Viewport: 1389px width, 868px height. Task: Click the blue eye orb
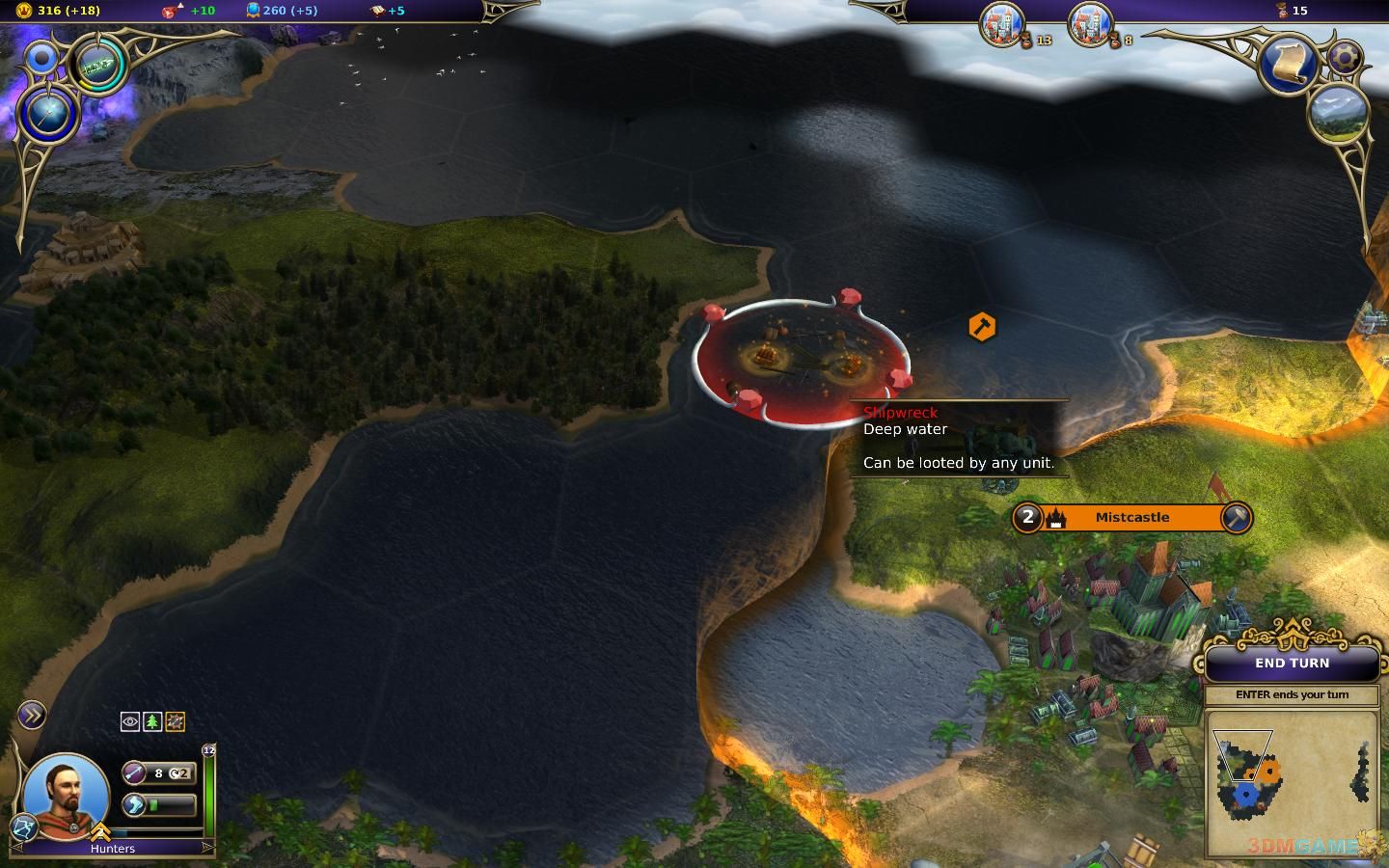point(42,59)
